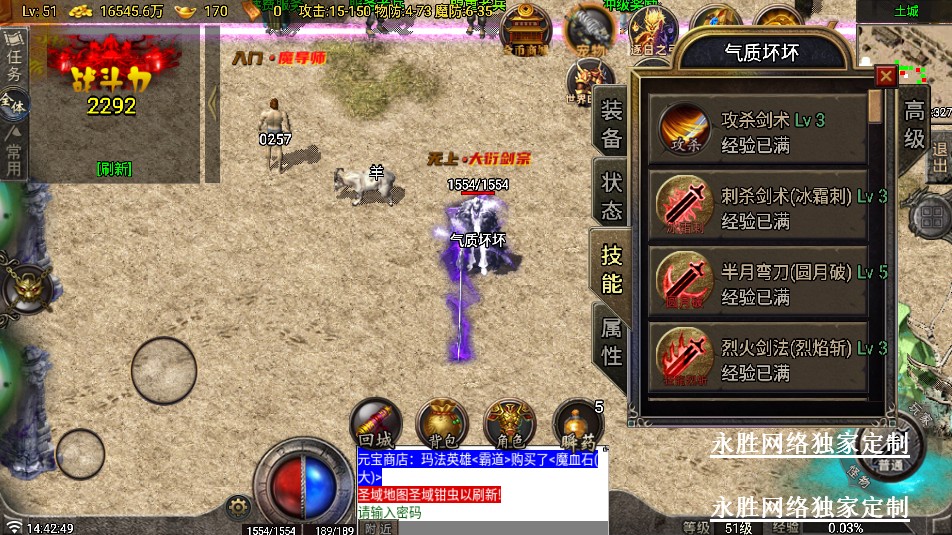Open the 任务 quest tab
This screenshot has height=535, width=952.
coord(13,59)
